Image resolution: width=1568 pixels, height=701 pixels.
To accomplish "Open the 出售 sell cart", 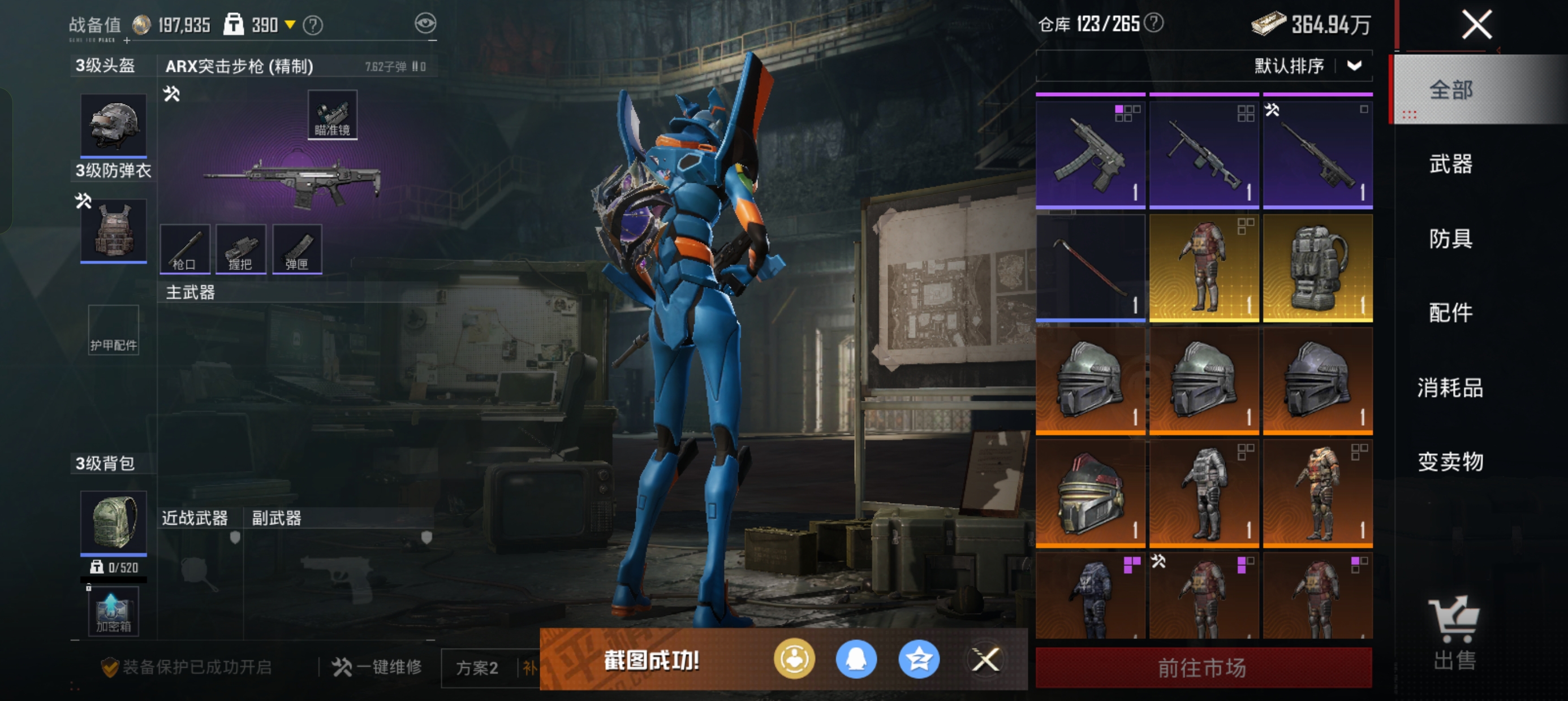I will (1454, 633).
